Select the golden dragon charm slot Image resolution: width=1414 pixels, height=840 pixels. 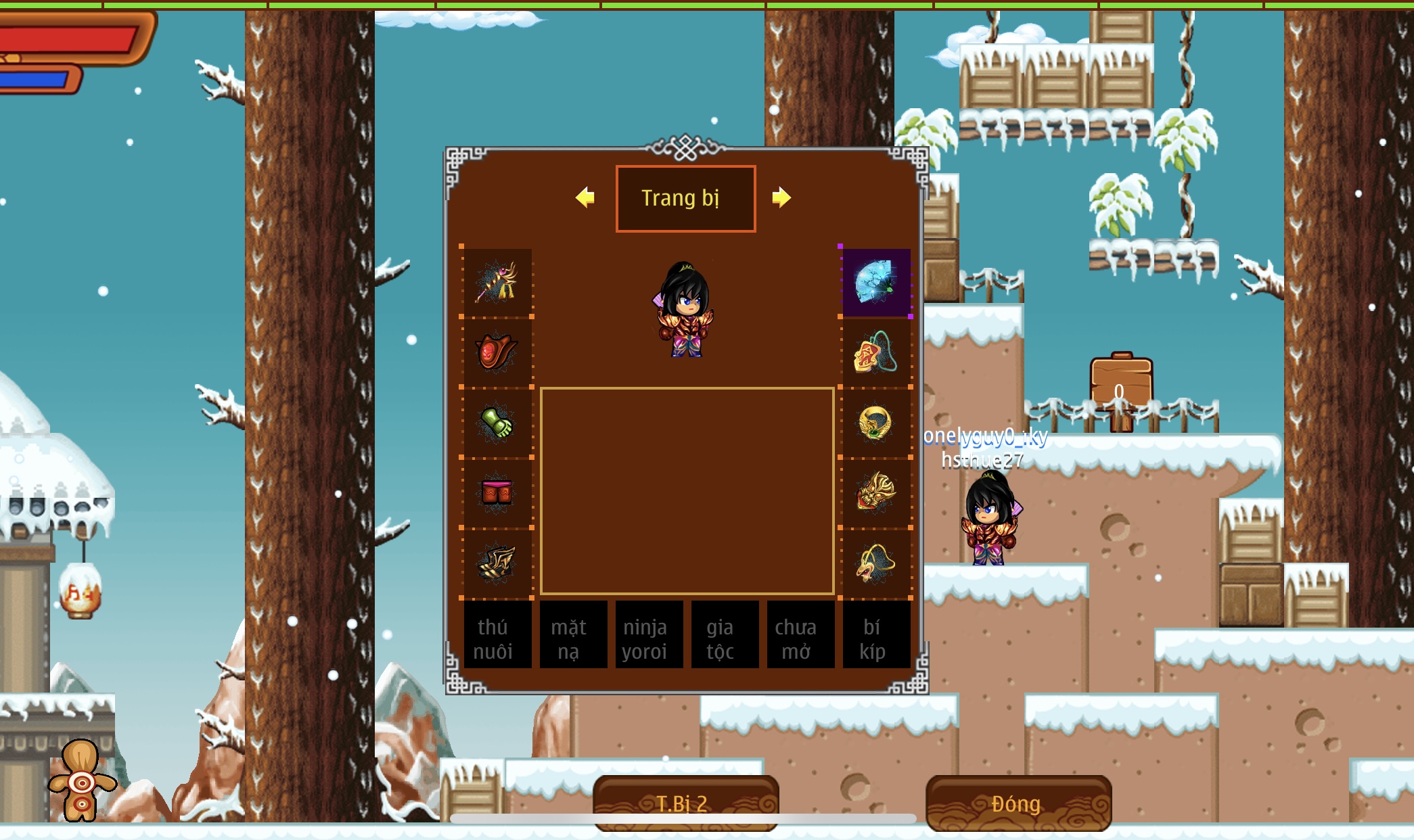(876, 492)
